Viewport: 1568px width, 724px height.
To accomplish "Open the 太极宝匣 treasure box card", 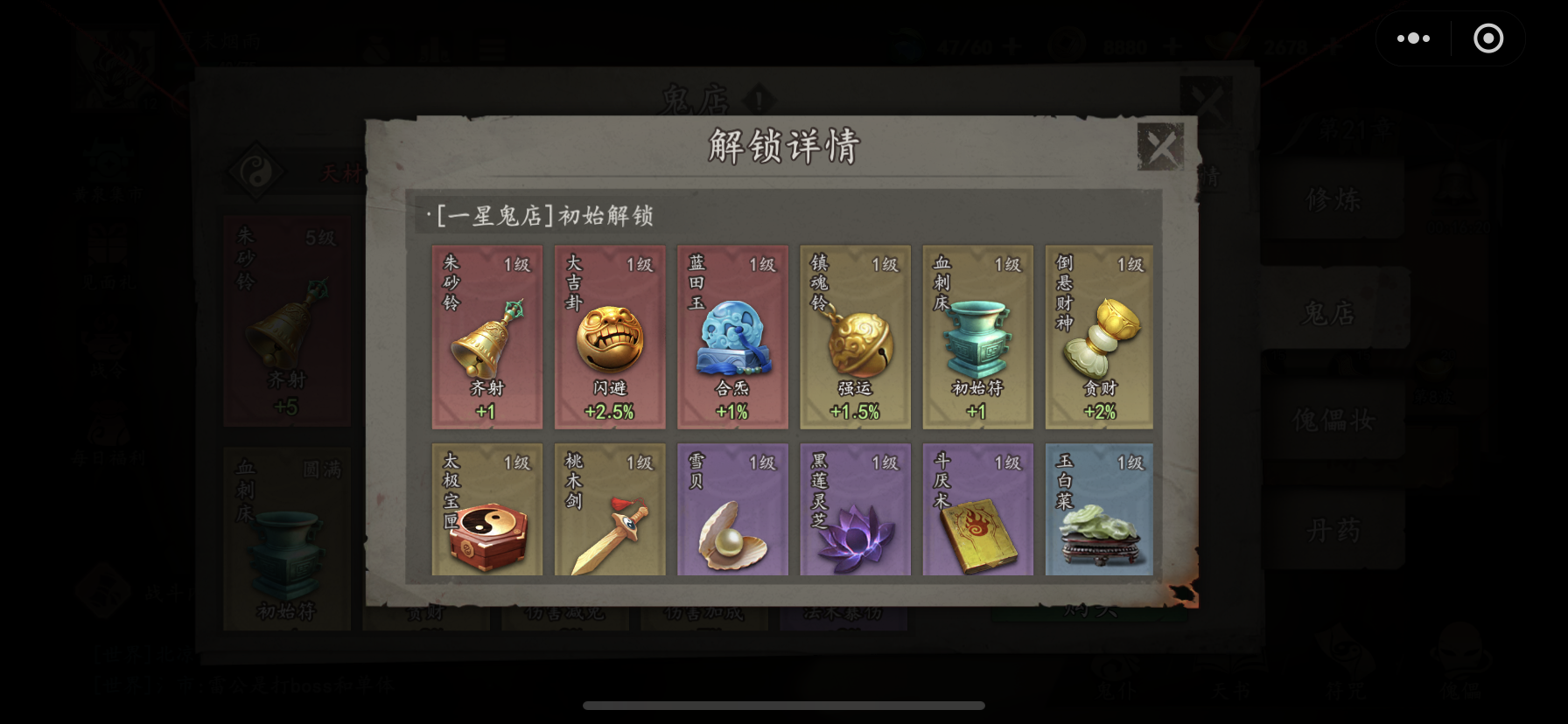I will pos(486,510).
